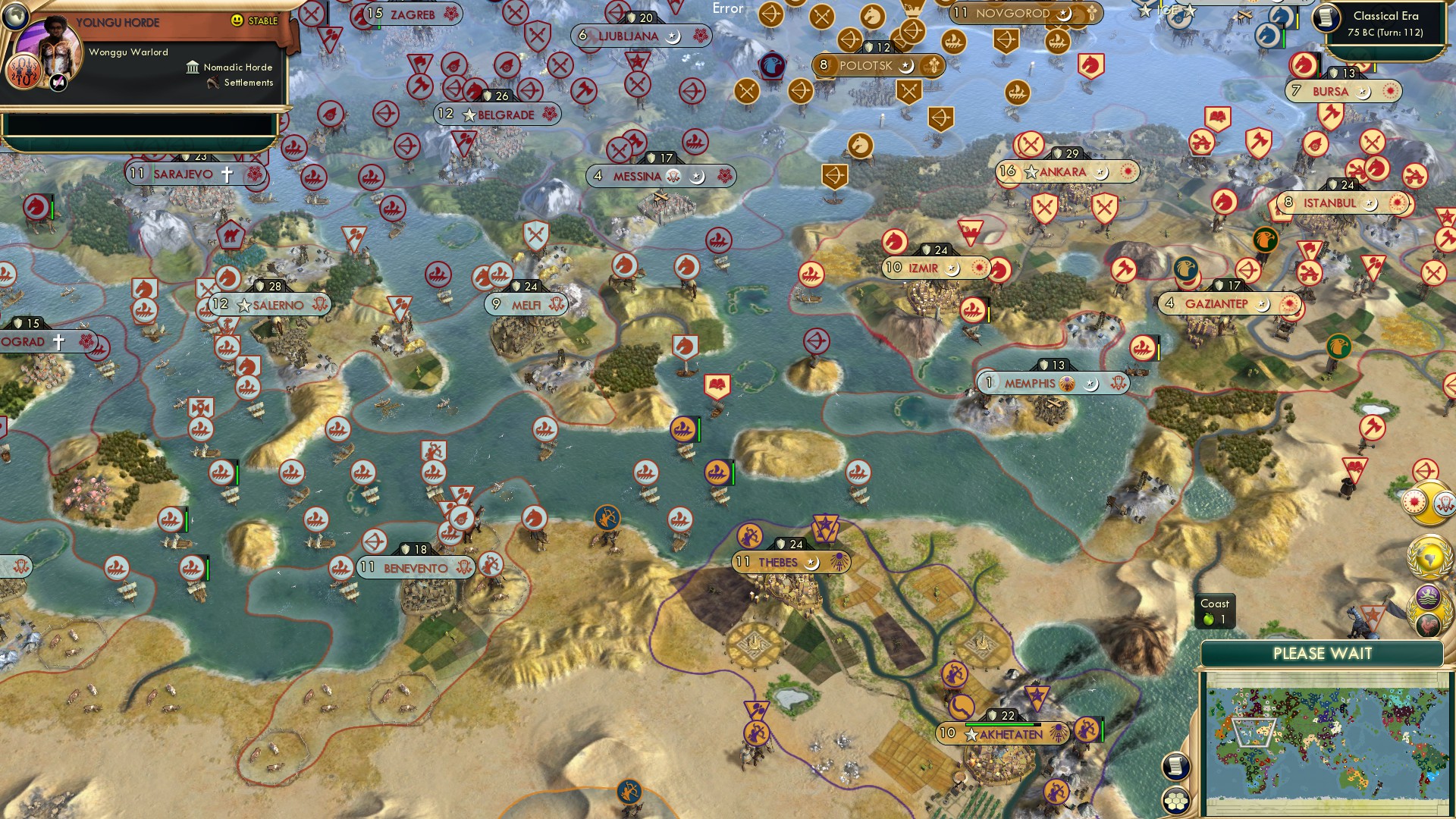Click the Yolngu Horde civilization emblem near the portrait
This screenshot has height=819, width=1456.
(24, 71)
